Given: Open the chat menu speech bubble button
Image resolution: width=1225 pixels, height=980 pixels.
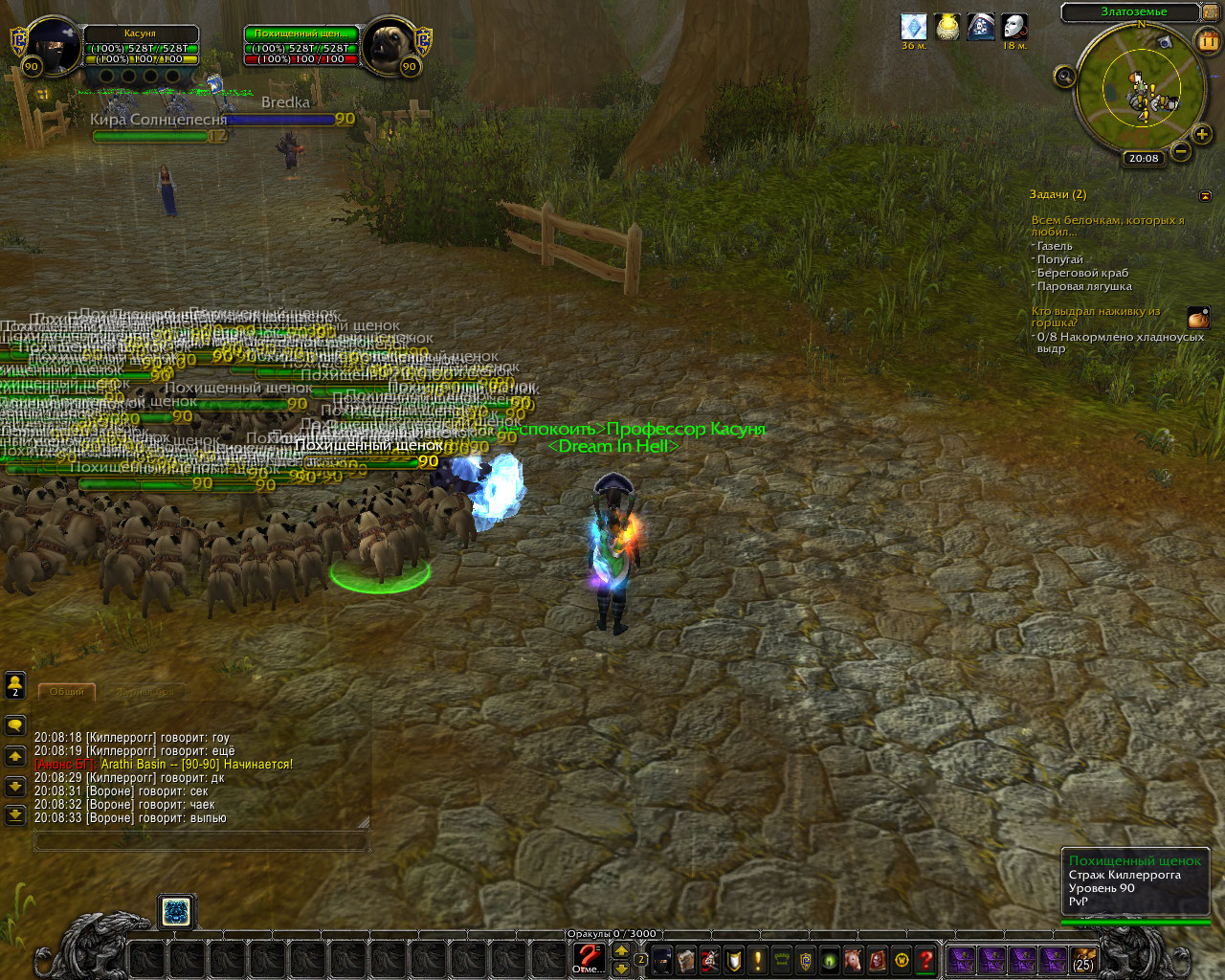Looking at the screenshot, I should point(15,725).
